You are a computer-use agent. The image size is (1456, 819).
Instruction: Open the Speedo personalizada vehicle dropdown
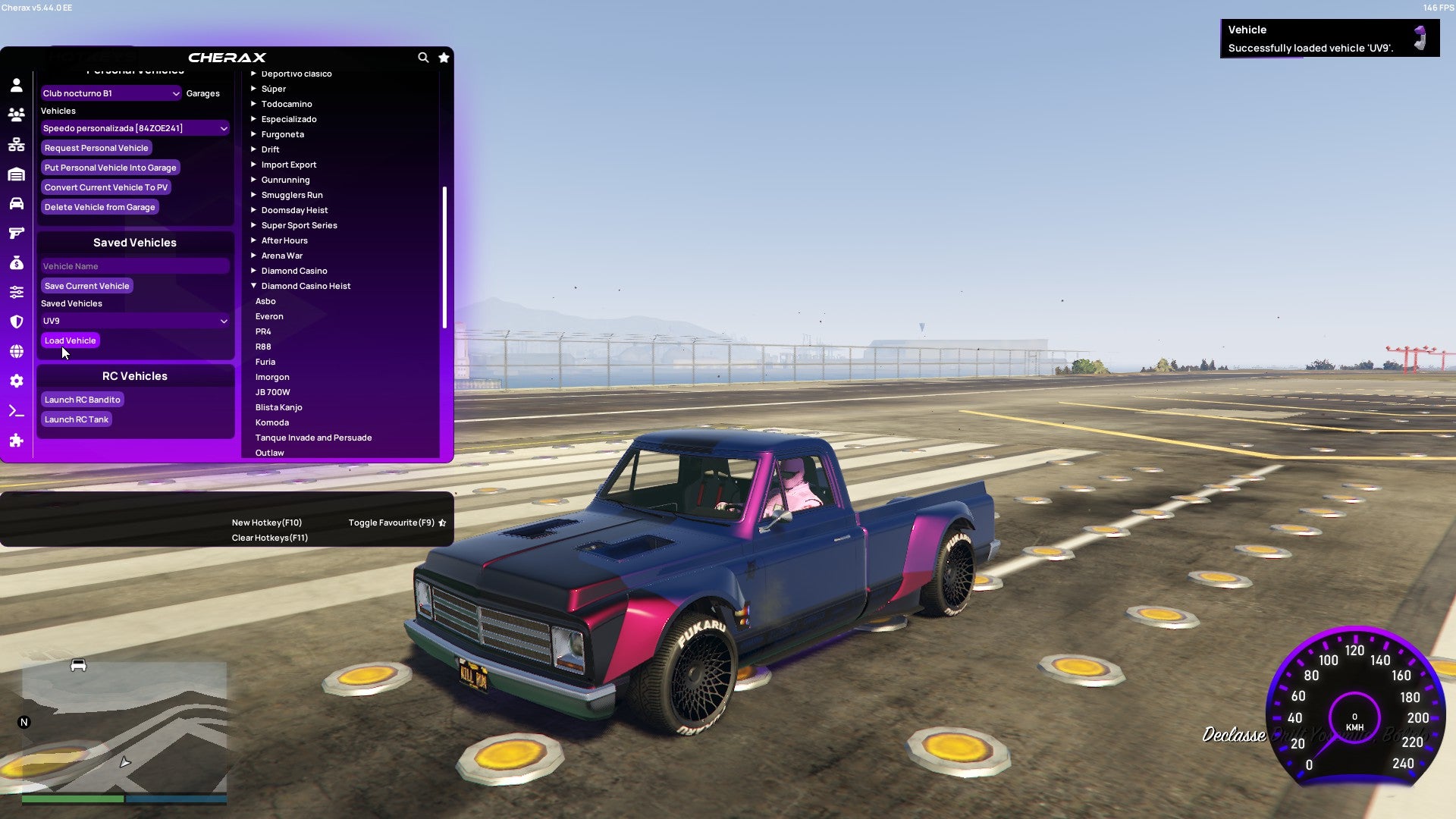click(x=135, y=127)
